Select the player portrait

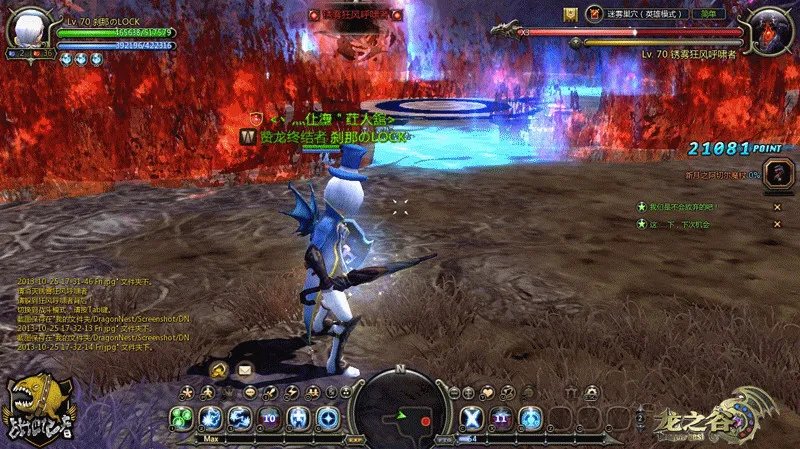(26, 27)
